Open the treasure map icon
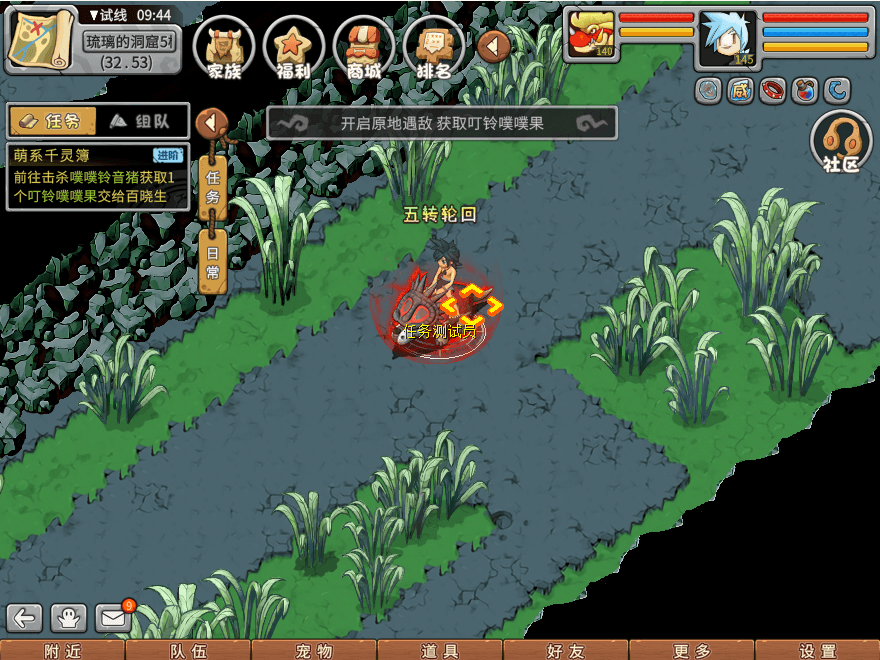Screen dimensions: 880x660 (40, 38)
